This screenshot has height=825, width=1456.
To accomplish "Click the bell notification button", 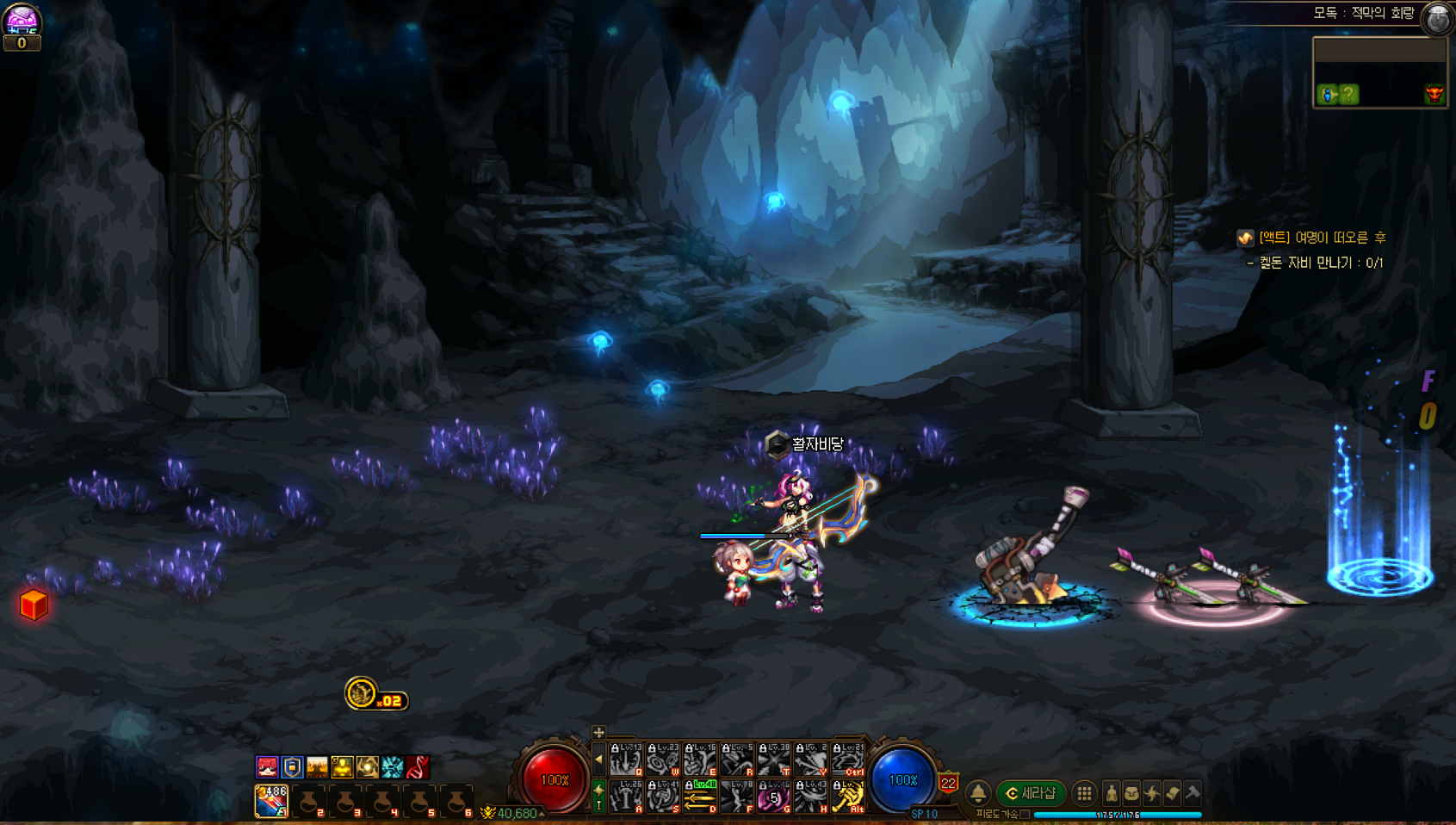I will click(978, 793).
